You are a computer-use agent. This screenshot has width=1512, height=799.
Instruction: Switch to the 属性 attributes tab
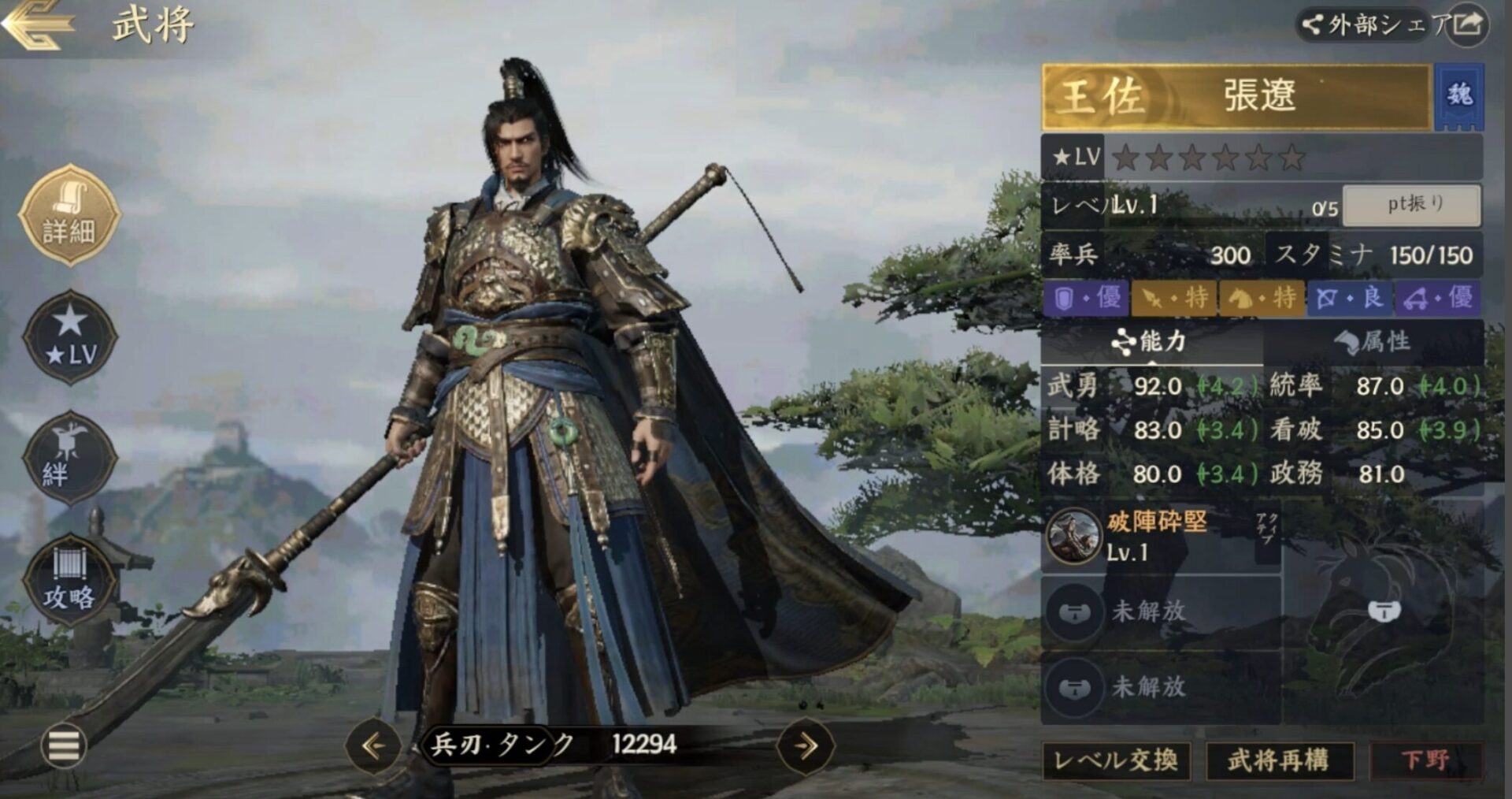click(x=1373, y=342)
